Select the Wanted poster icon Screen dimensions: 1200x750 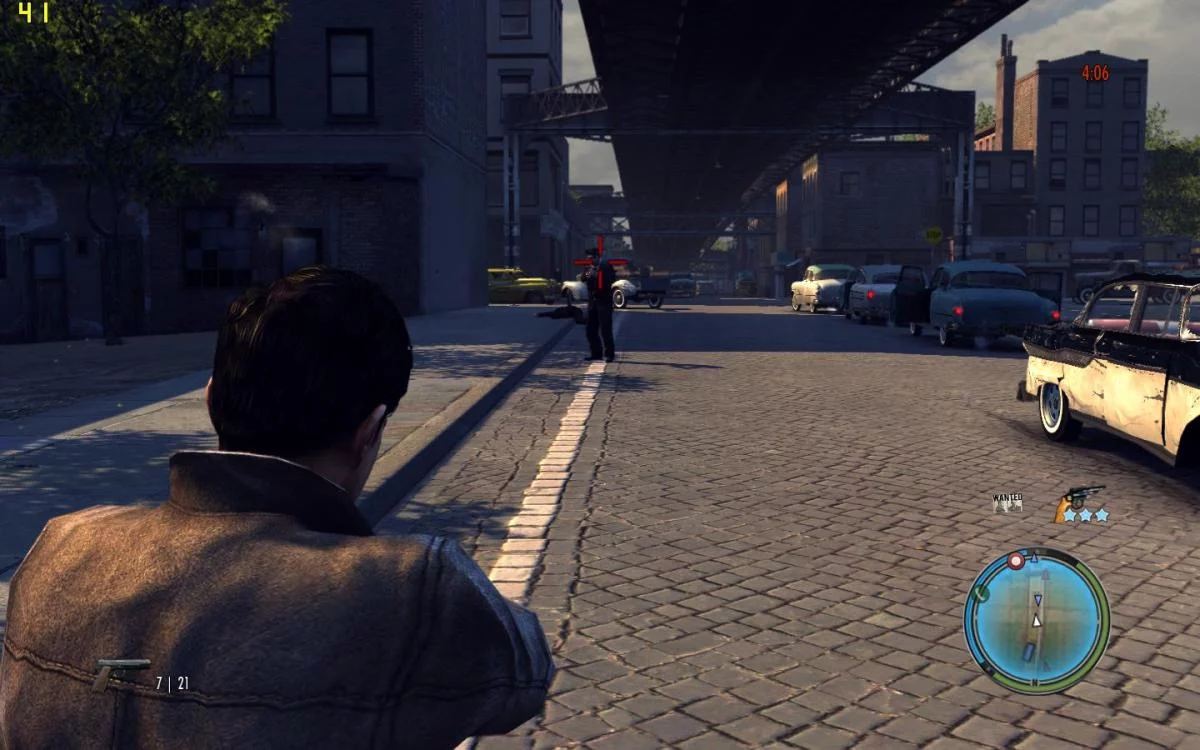tap(1007, 502)
